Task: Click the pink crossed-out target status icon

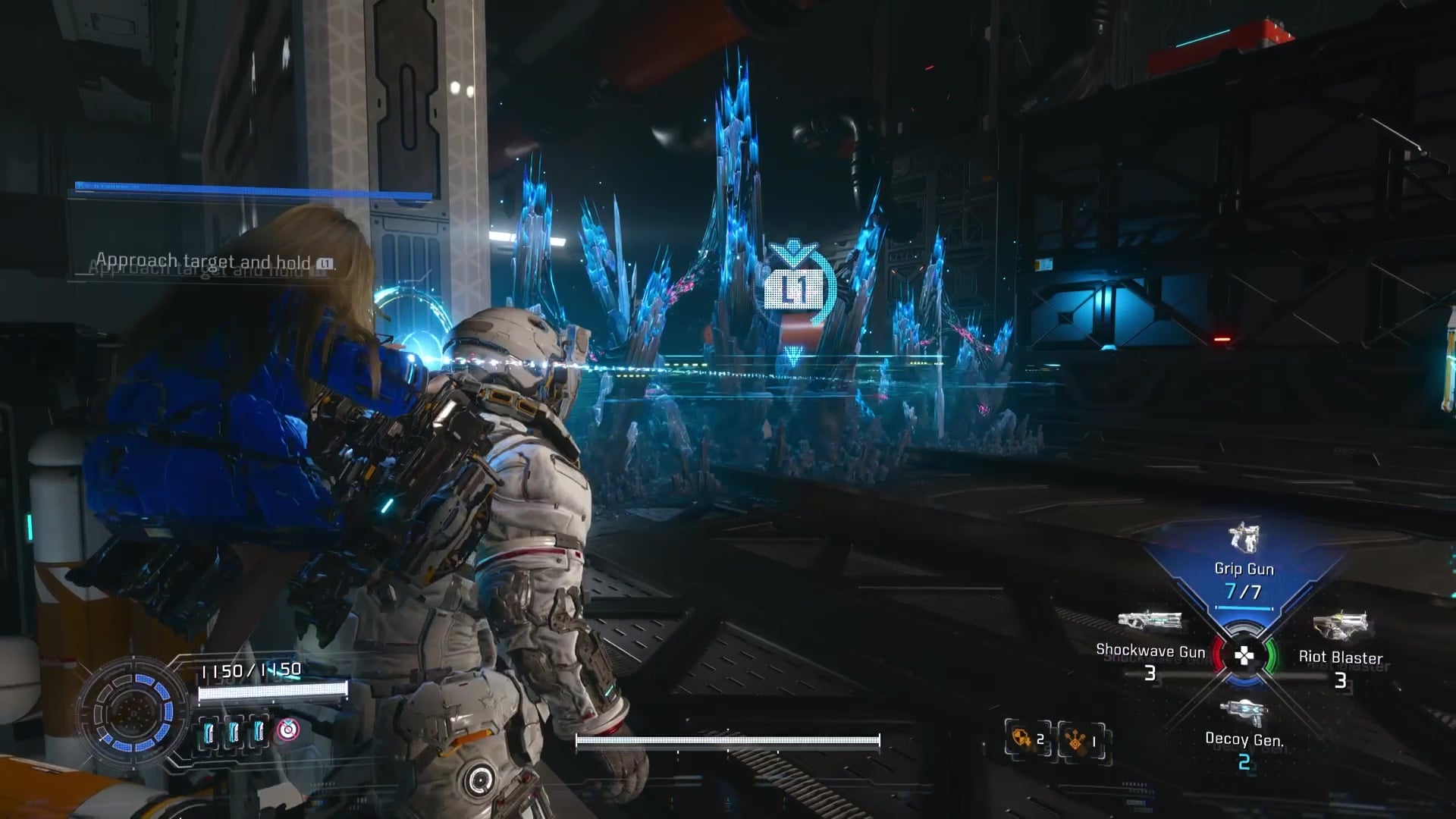Action: pyautogui.click(x=287, y=730)
